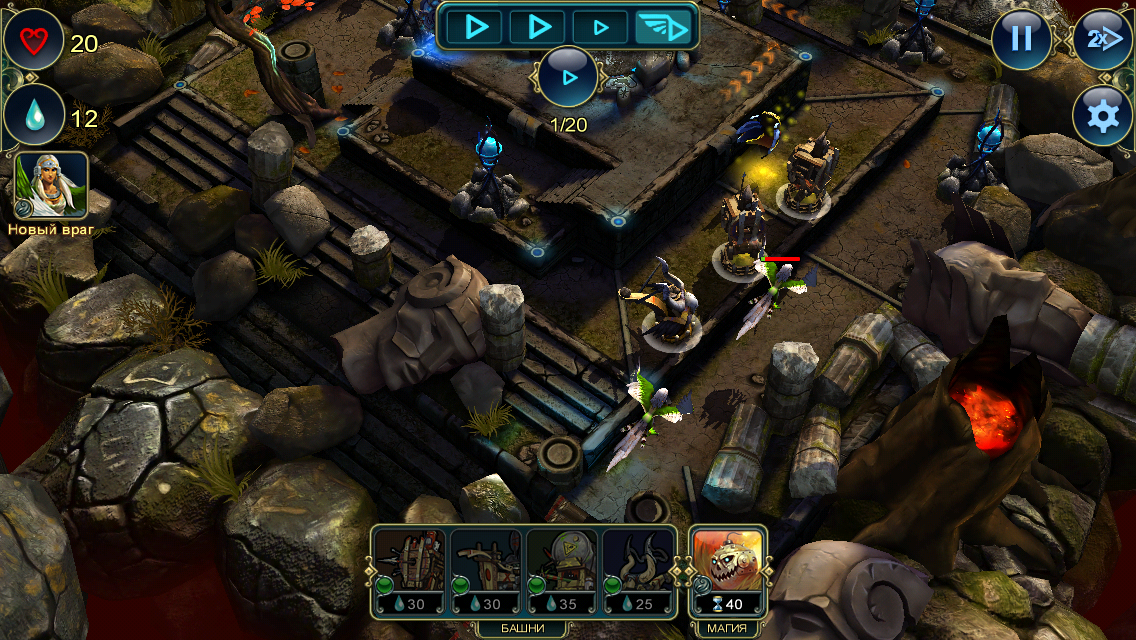Switch to the Башни tab
This screenshot has height=640, width=1136.
tap(524, 628)
